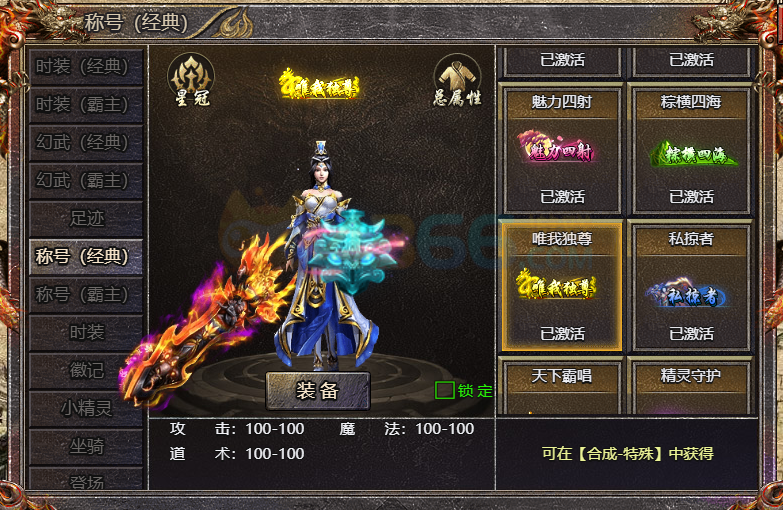The width and height of the screenshot is (783, 510).
Task: Pick the 私掠者 title card
Action: [x=690, y=286]
